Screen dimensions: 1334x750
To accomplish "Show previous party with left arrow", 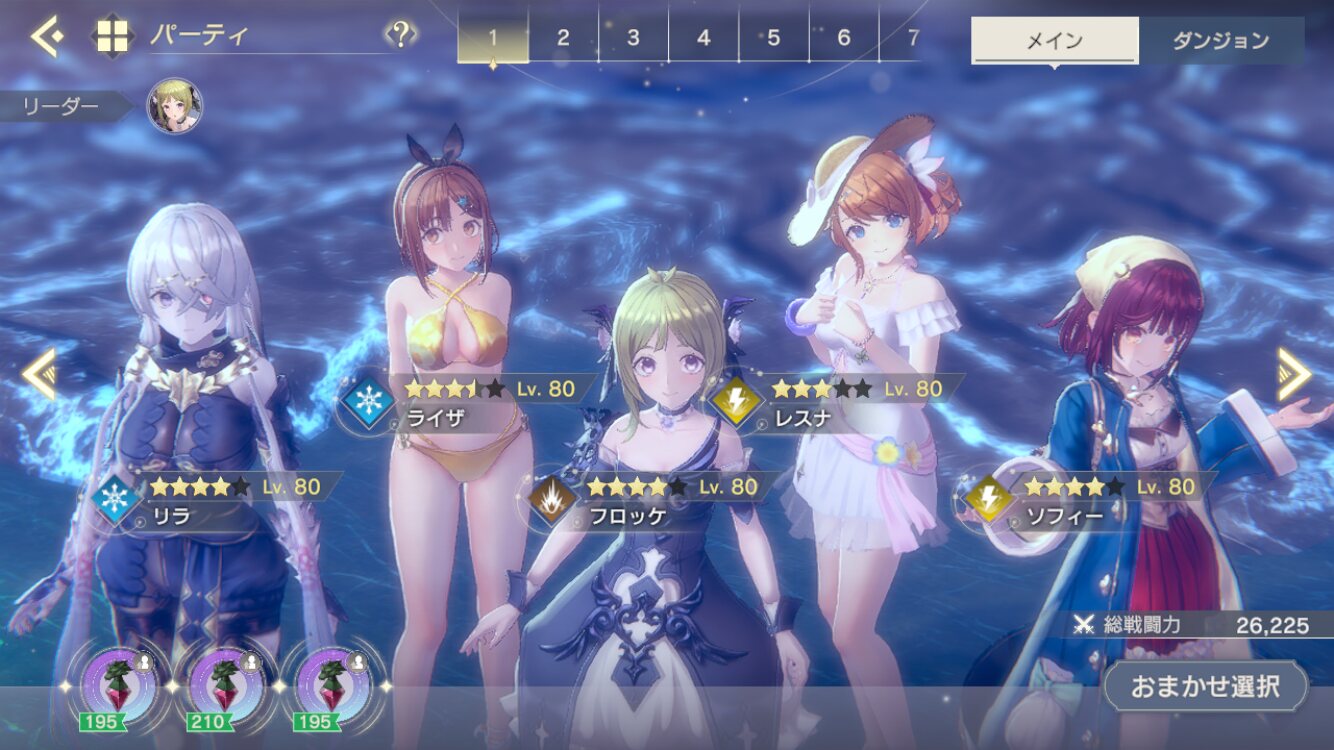I will click(x=38, y=374).
